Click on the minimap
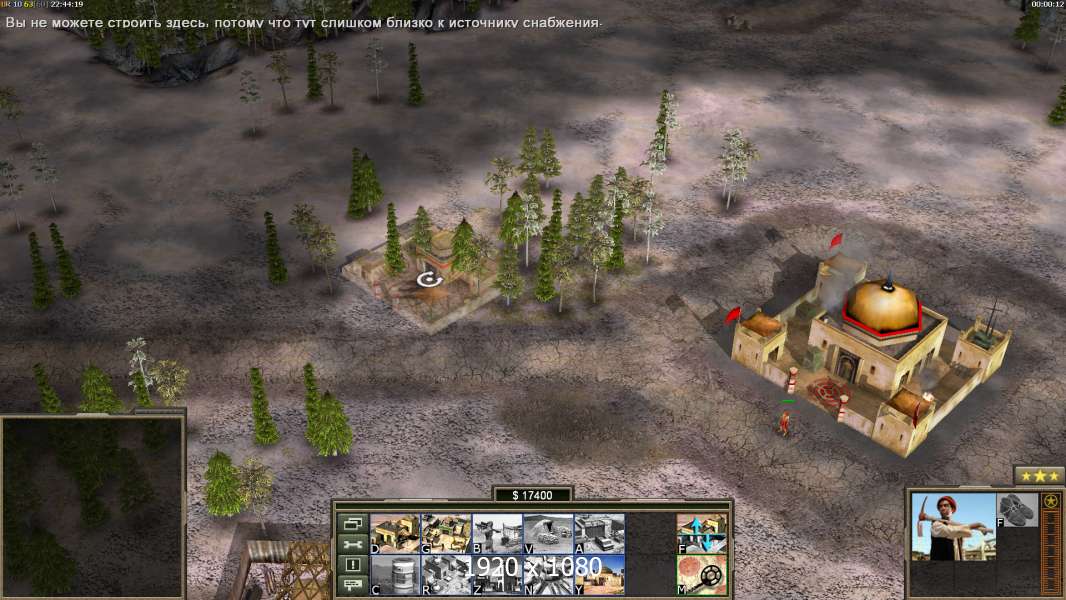Viewport: 1066px width, 600px height. (92, 506)
